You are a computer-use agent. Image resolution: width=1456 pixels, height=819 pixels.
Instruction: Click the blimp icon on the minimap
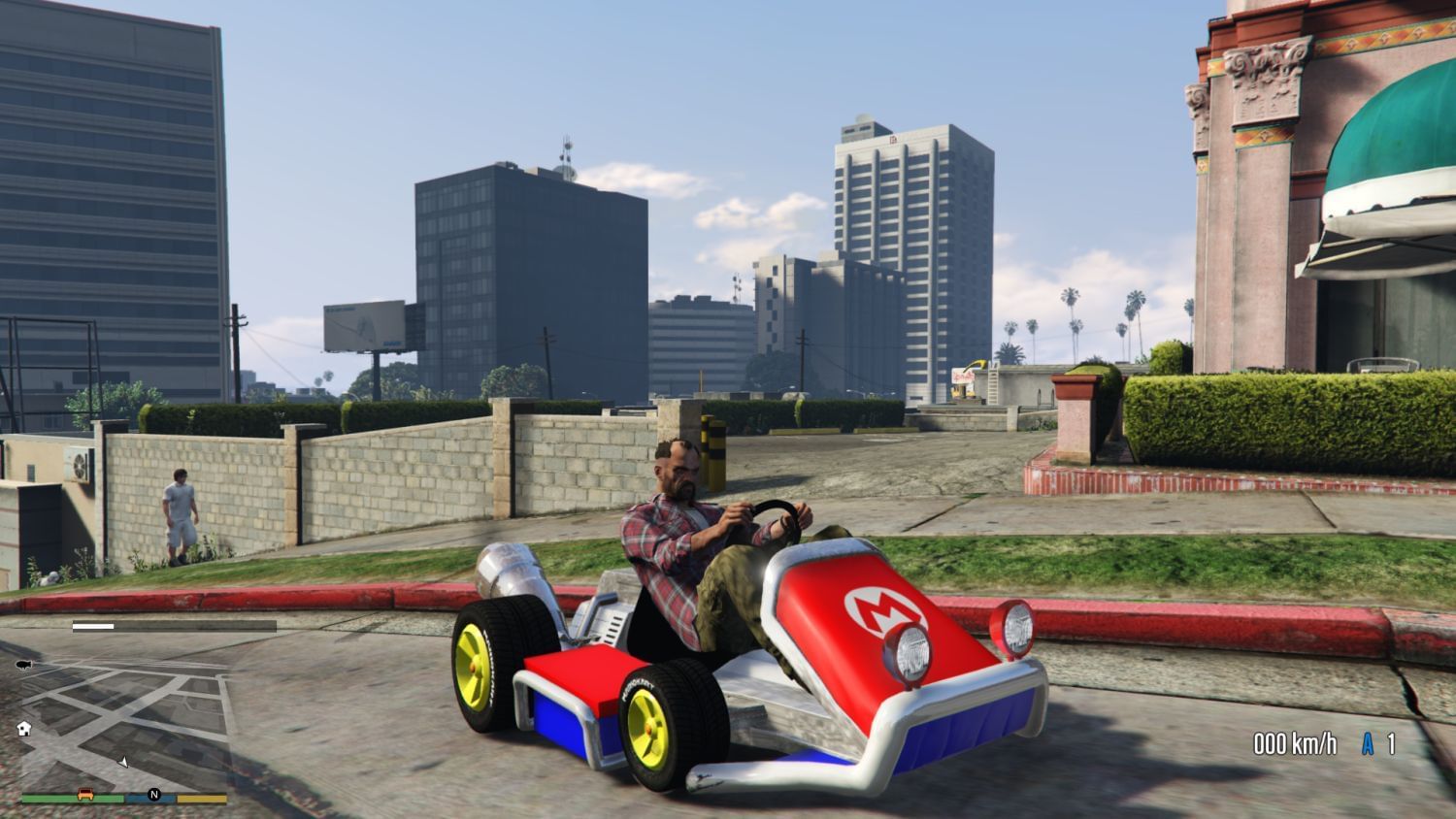click(x=23, y=664)
